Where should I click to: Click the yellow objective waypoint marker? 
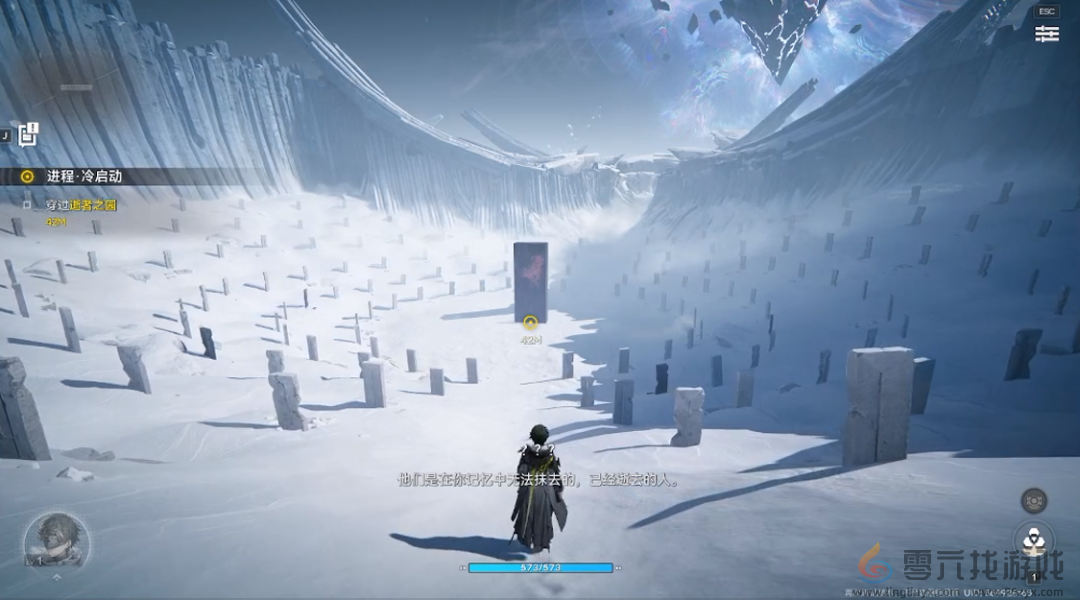[x=531, y=322]
